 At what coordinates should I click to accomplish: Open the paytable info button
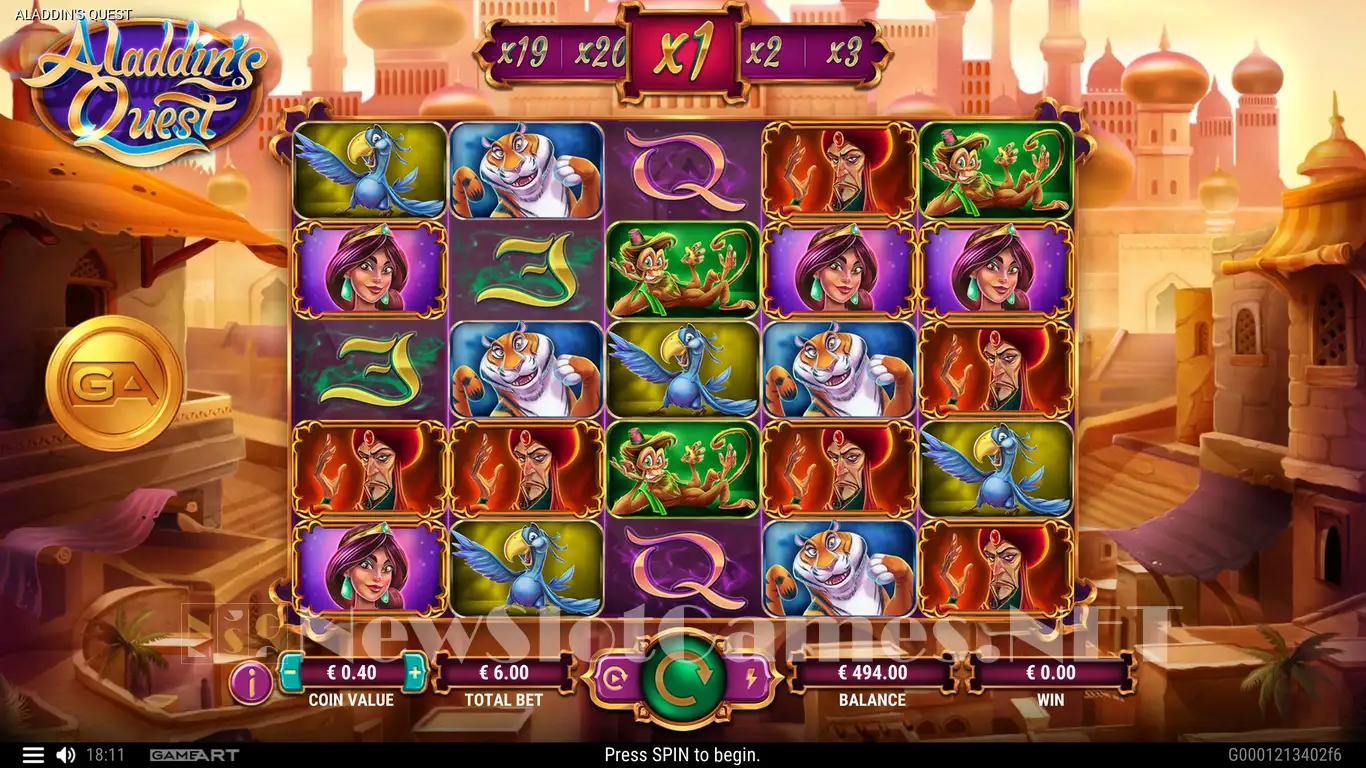point(250,683)
